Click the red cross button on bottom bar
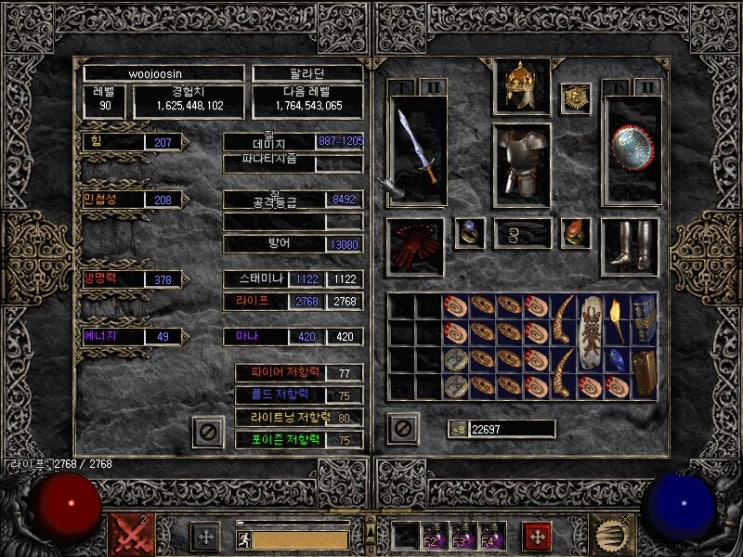Screen dimensions: 743x557 tap(539, 534)
